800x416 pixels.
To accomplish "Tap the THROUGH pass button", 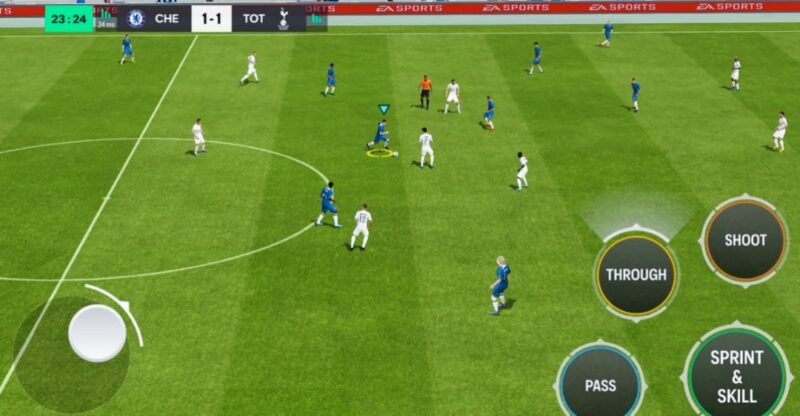I will click(636, 275).
